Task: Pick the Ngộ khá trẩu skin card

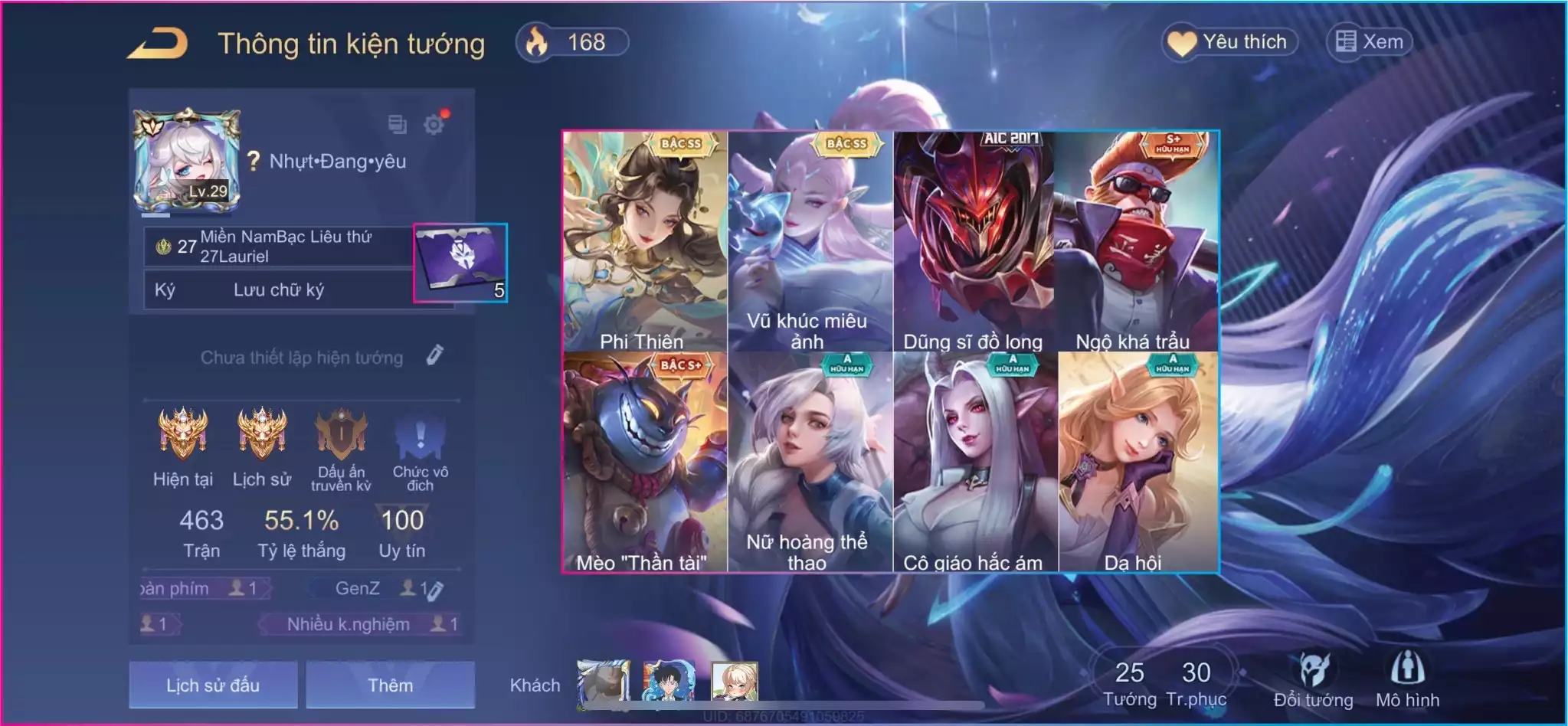Action: 1137,241
